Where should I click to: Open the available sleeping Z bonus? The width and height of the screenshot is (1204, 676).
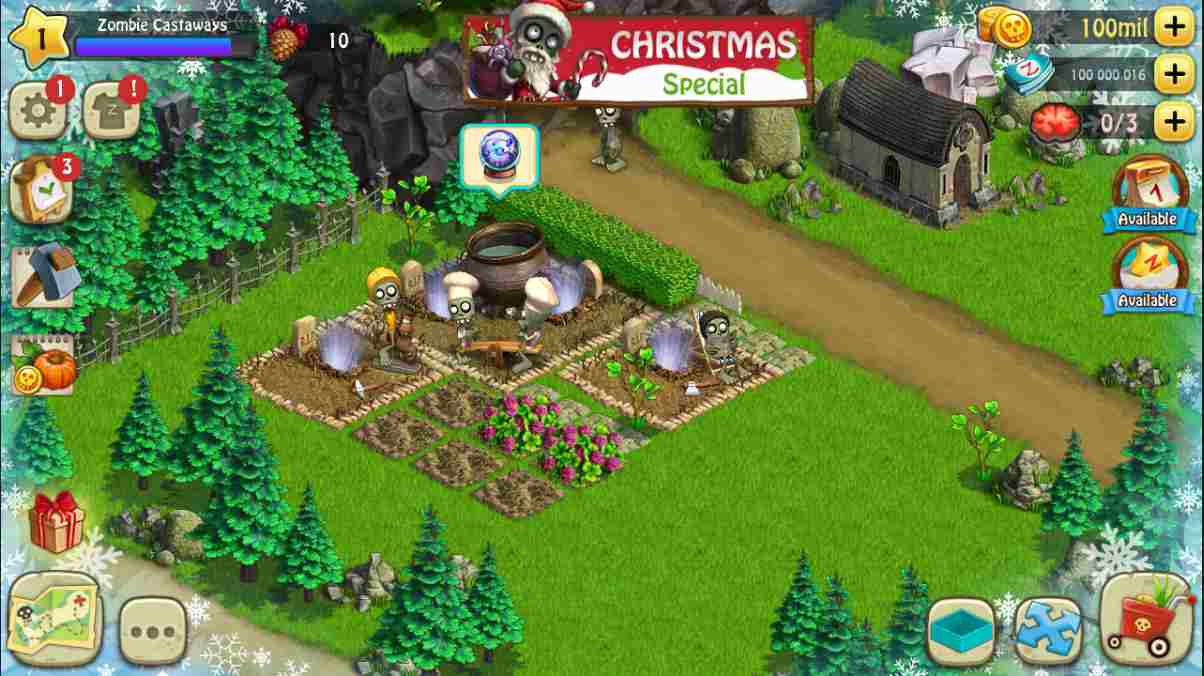point(1147,274)
